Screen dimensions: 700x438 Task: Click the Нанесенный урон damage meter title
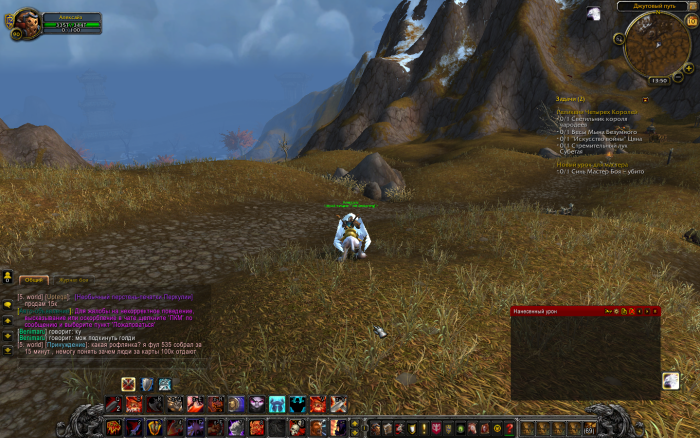coord(536,311)
